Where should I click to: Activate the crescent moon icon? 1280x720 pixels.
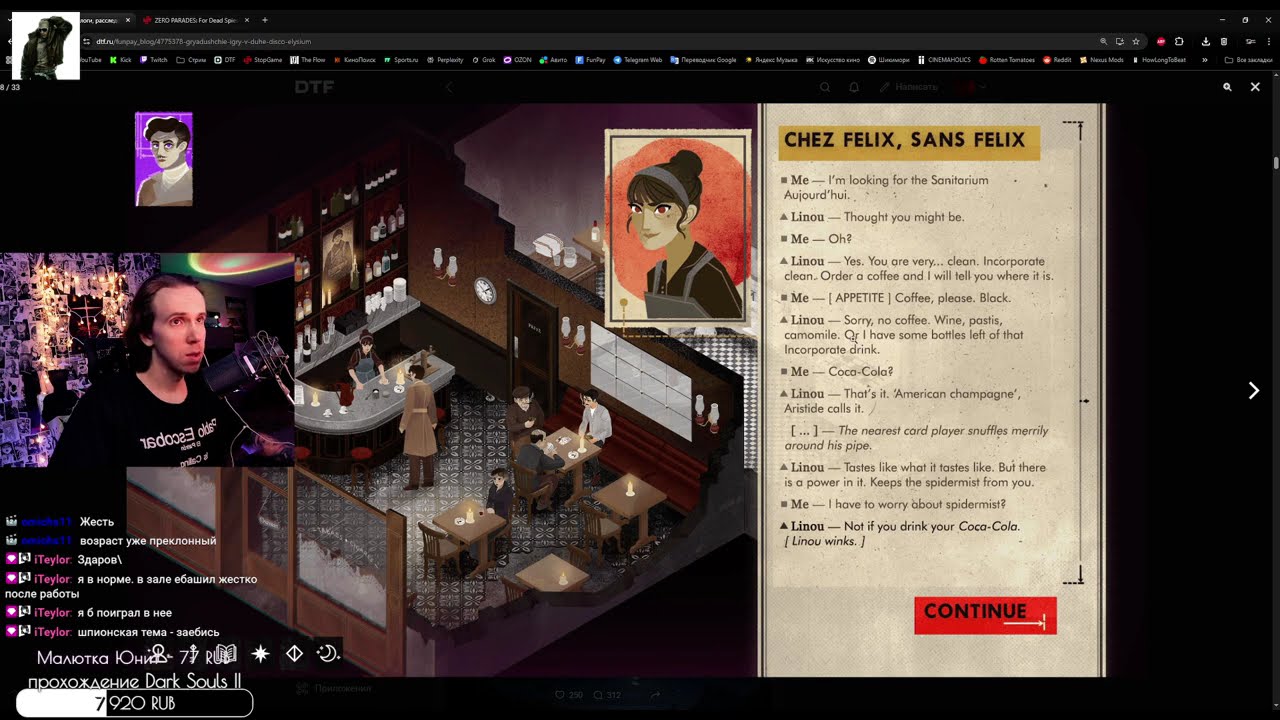click(327, 654)
